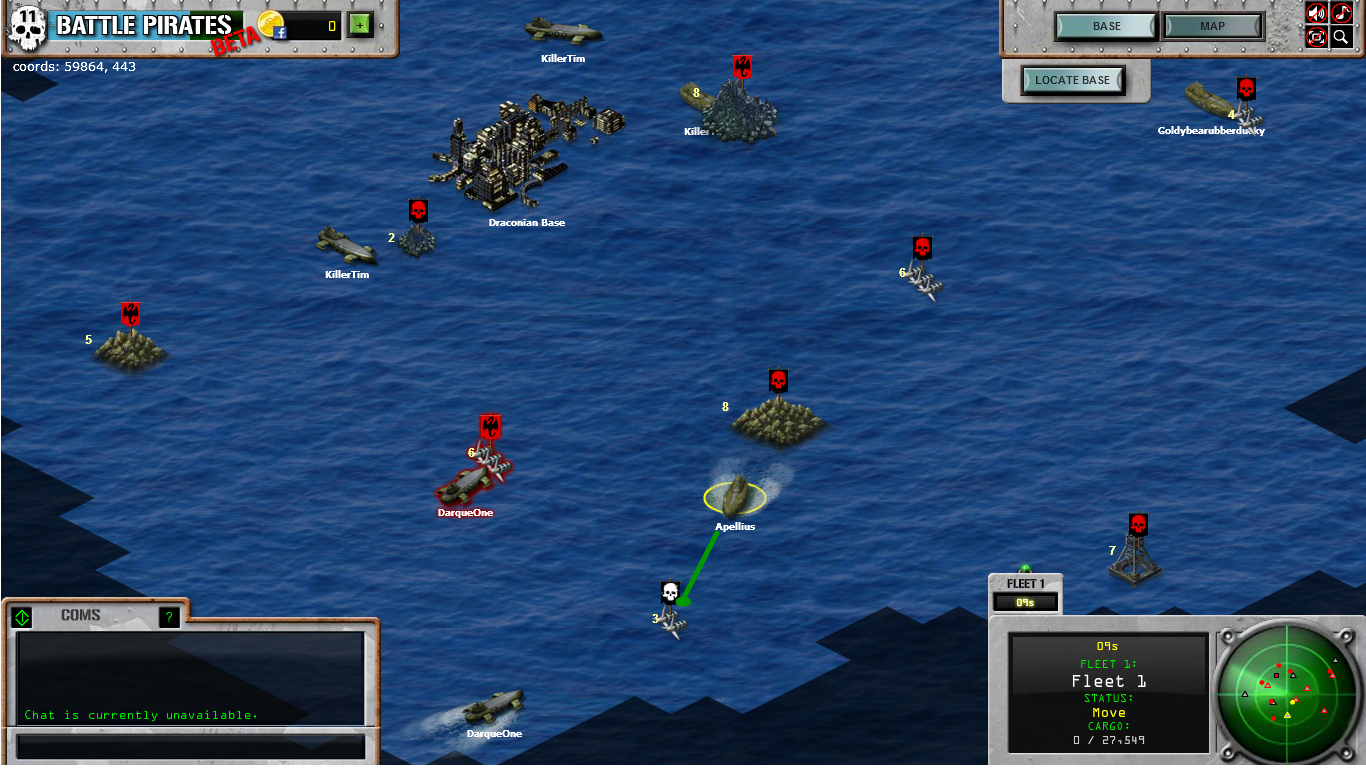Click the red skull flag on the level 7 tower
The image size is (1366, 768).
pos(1139,522)
